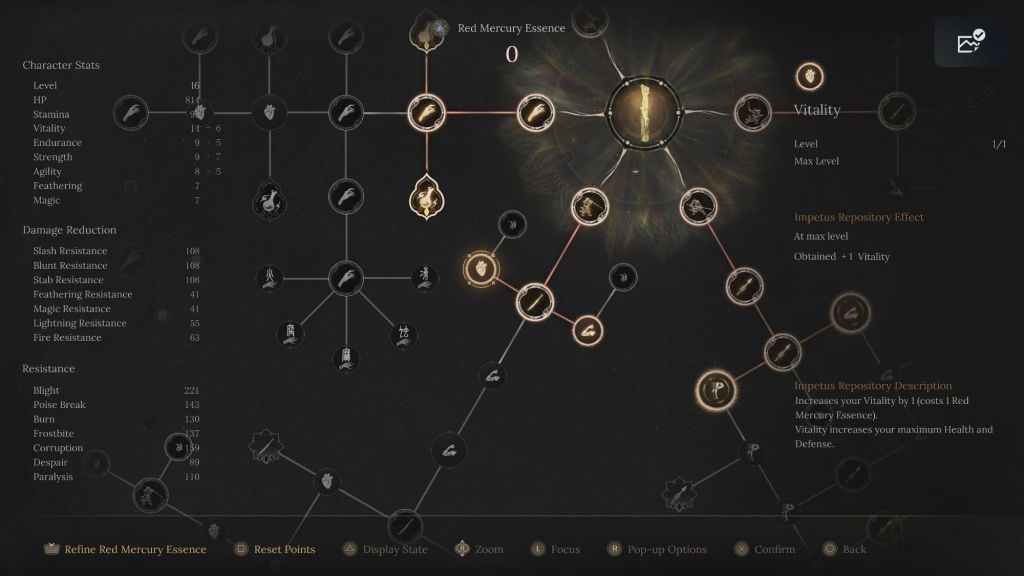The width and height of the screenshot is (1024, 576).
Task: Open the chart icon with checkmark
Action: (970, 42)
